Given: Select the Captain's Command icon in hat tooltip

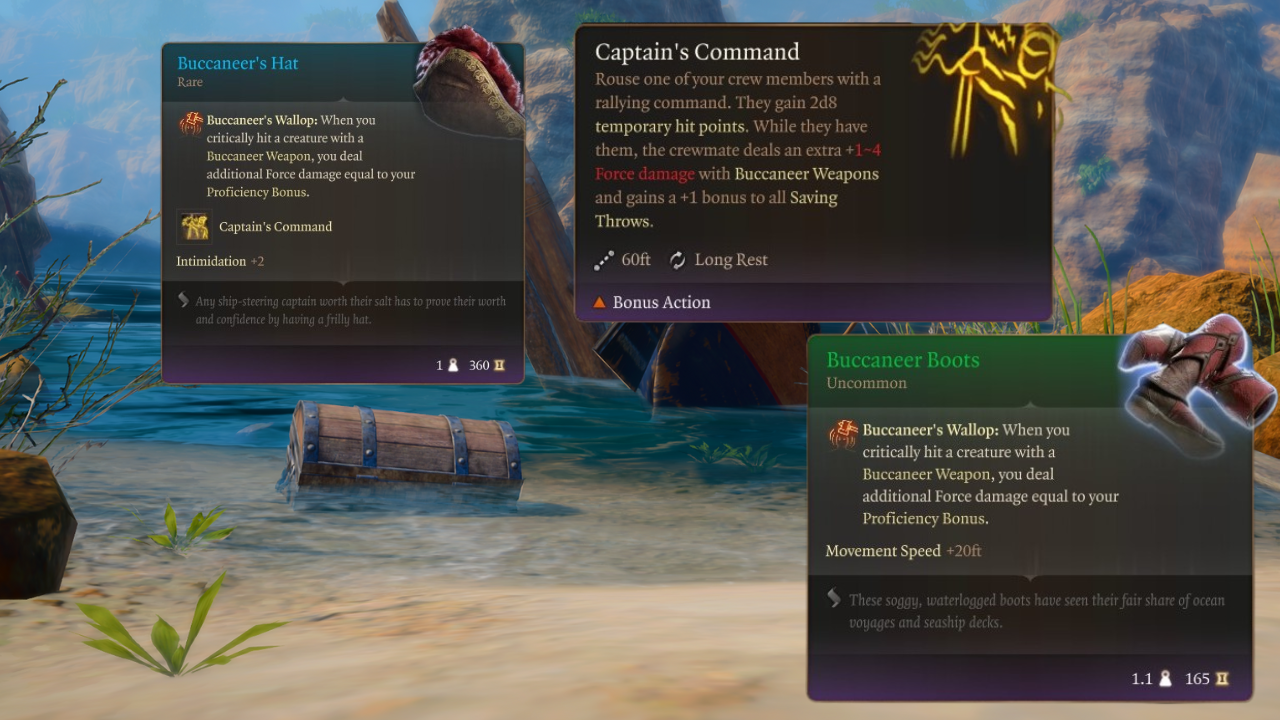Looking at the screenshot, I should 194,227.
